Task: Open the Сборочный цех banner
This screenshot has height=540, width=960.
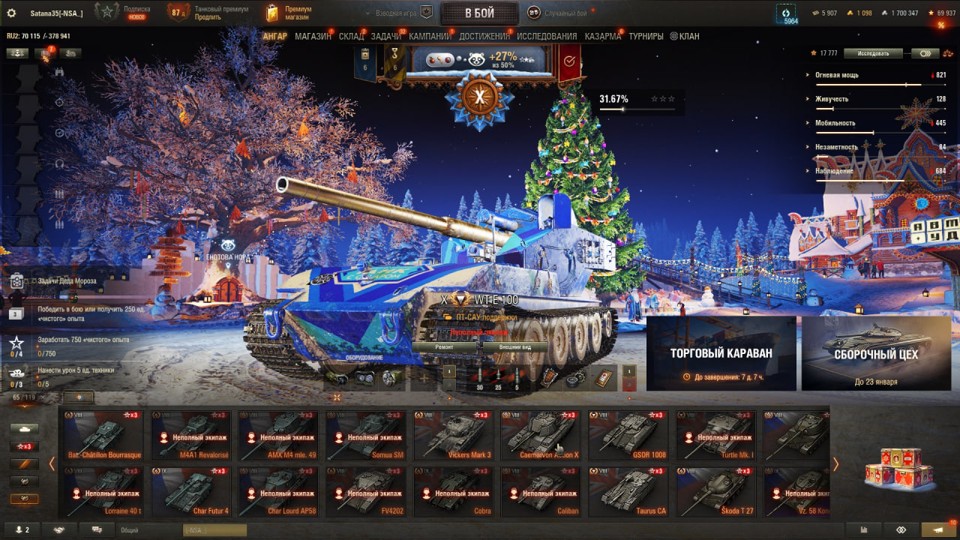Action: 875,353
